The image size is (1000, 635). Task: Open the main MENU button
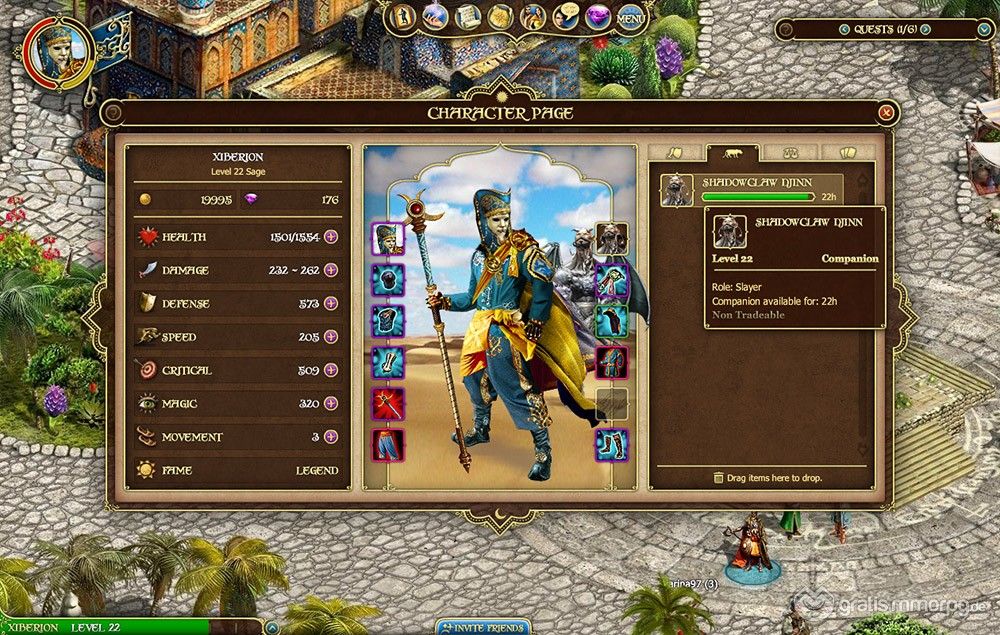tap(630, 18)
